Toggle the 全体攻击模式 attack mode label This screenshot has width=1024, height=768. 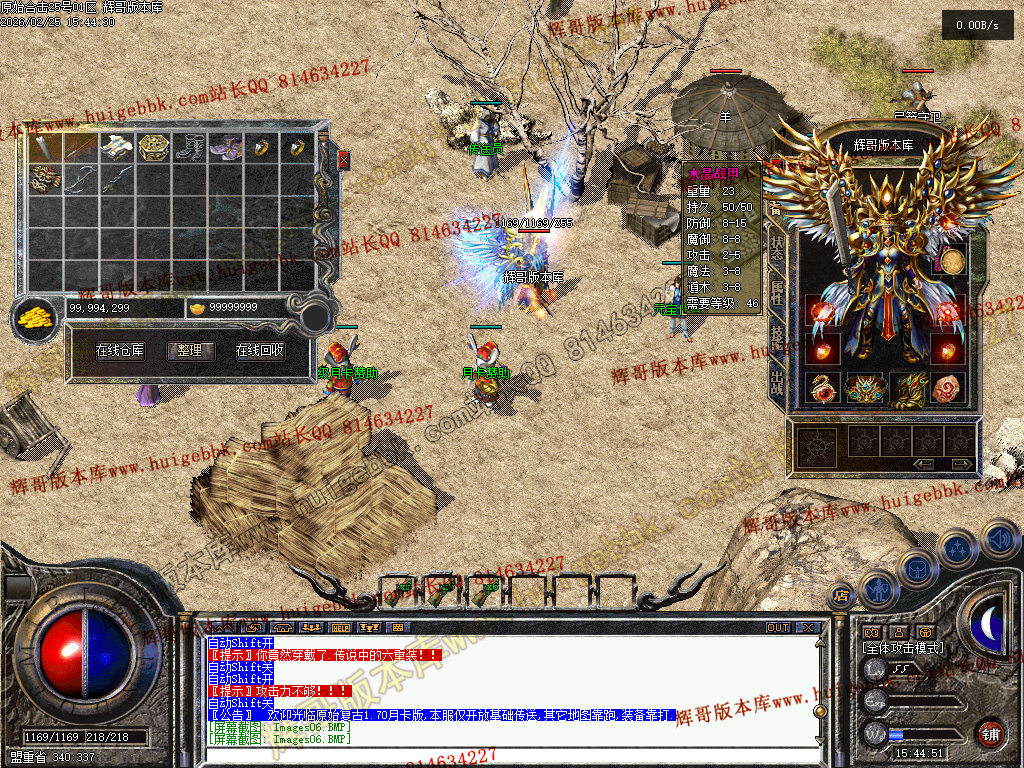pos(902,648)
